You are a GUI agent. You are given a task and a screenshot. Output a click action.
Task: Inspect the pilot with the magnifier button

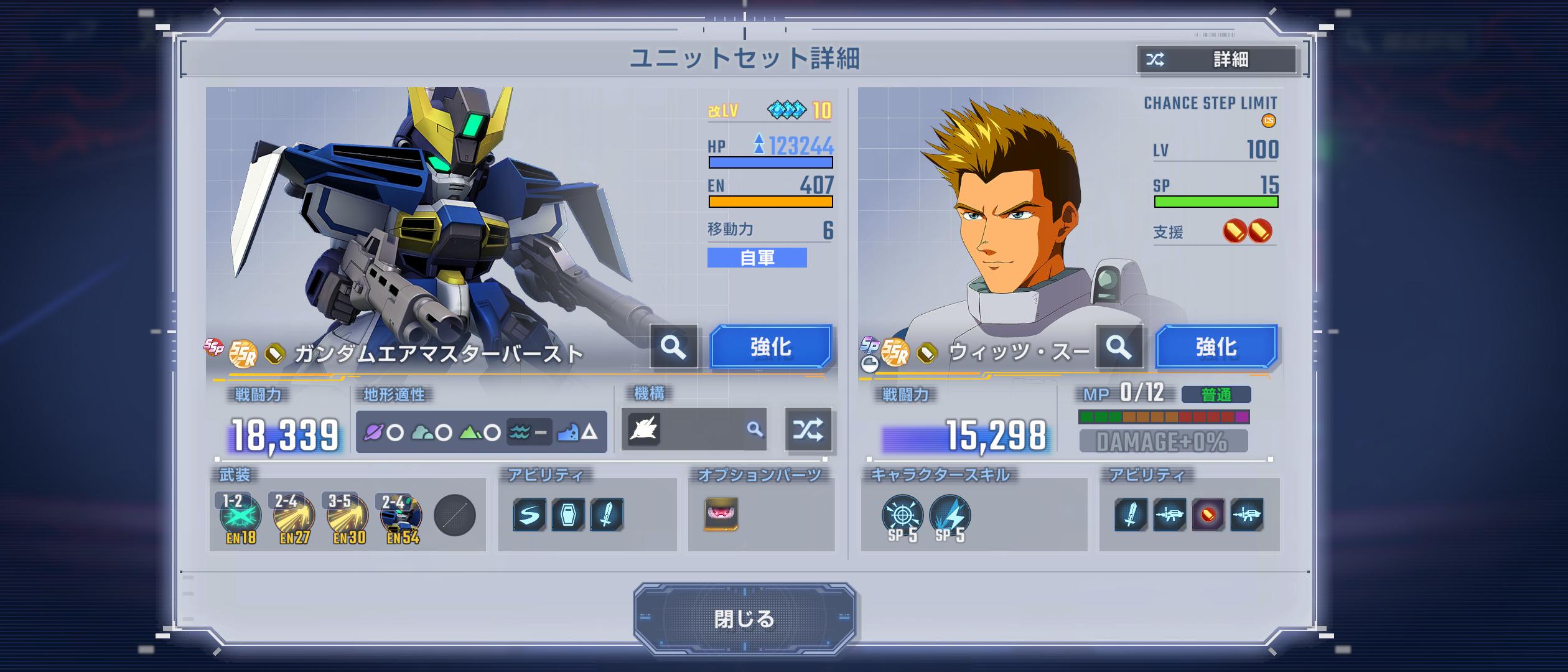pos(1118,347)
